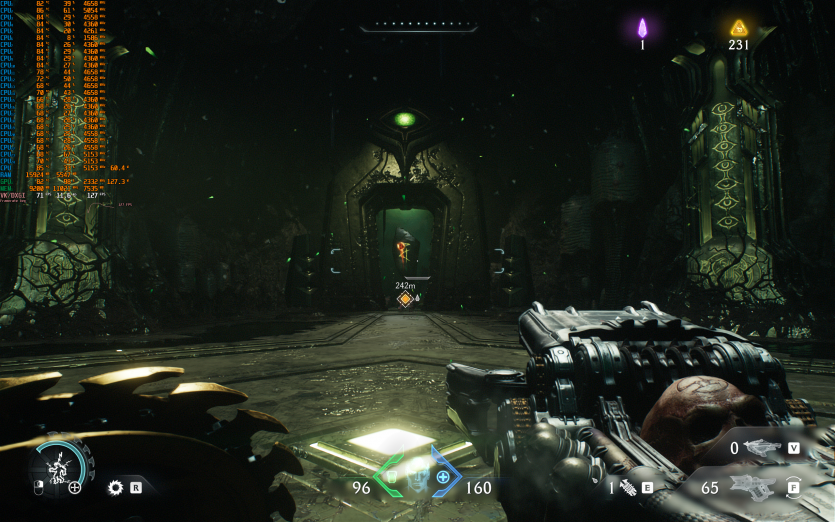The height and width of the screenshot is (522, 835).
Task: Click the gold triangle currency icon
Action: pos(739,27)
